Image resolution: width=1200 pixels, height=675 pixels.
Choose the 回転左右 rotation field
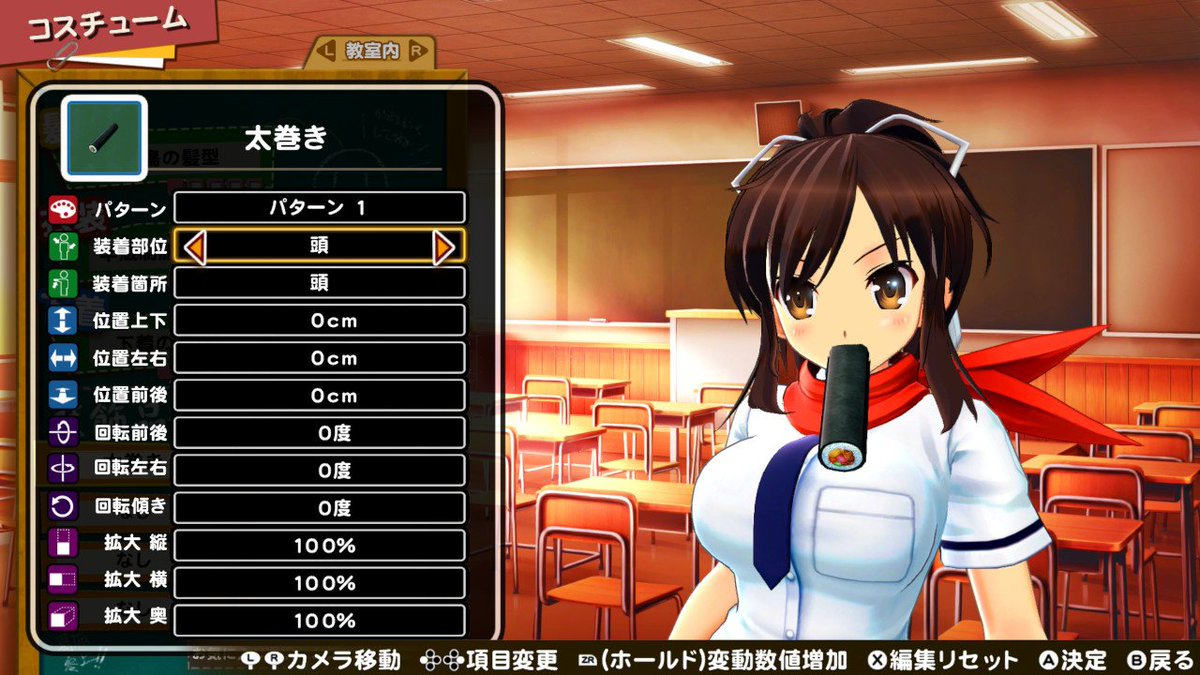pyautogui.click(x=319, y=470)
